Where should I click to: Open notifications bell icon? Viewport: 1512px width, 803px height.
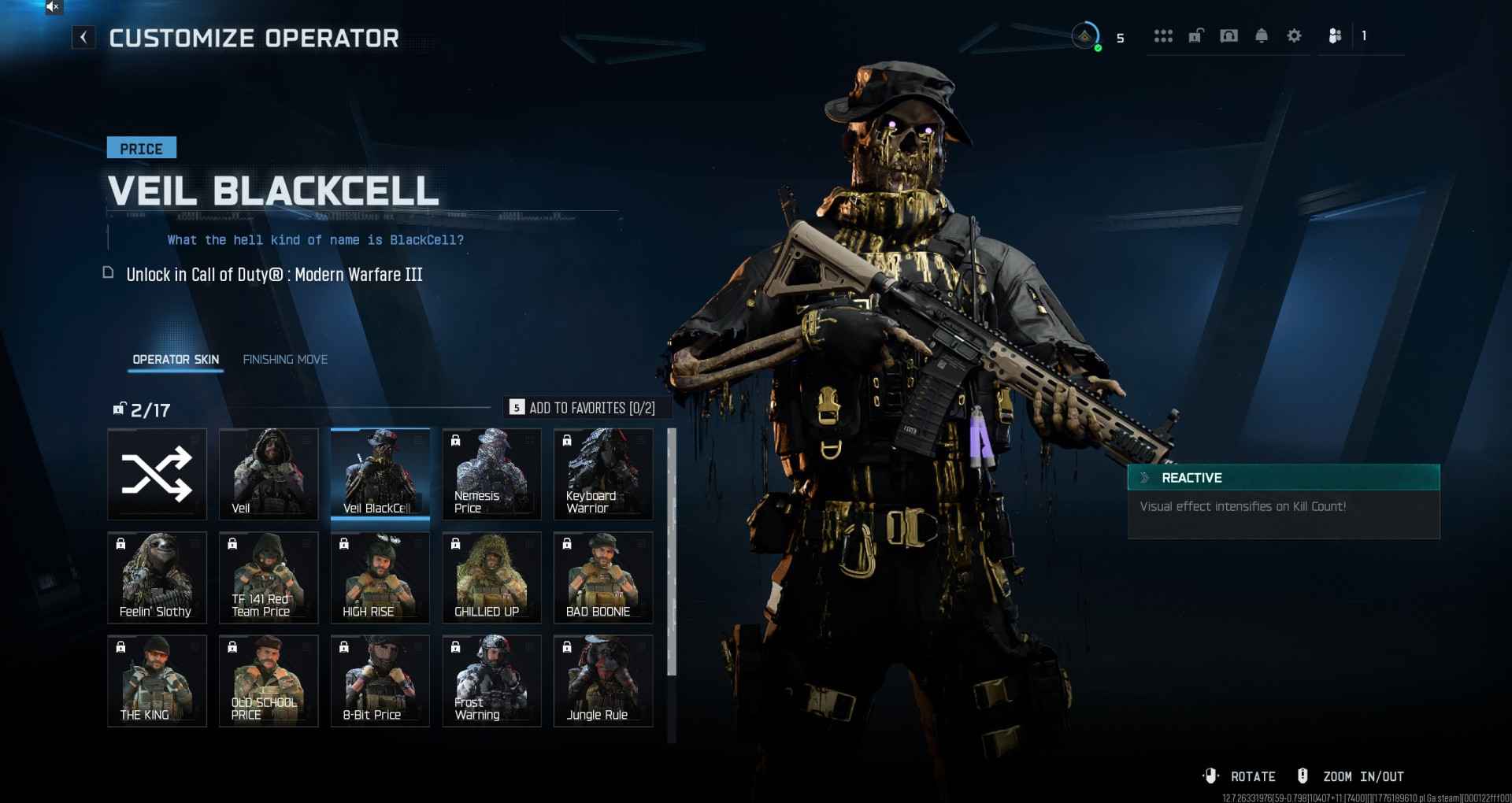[x=1262, y=36]
